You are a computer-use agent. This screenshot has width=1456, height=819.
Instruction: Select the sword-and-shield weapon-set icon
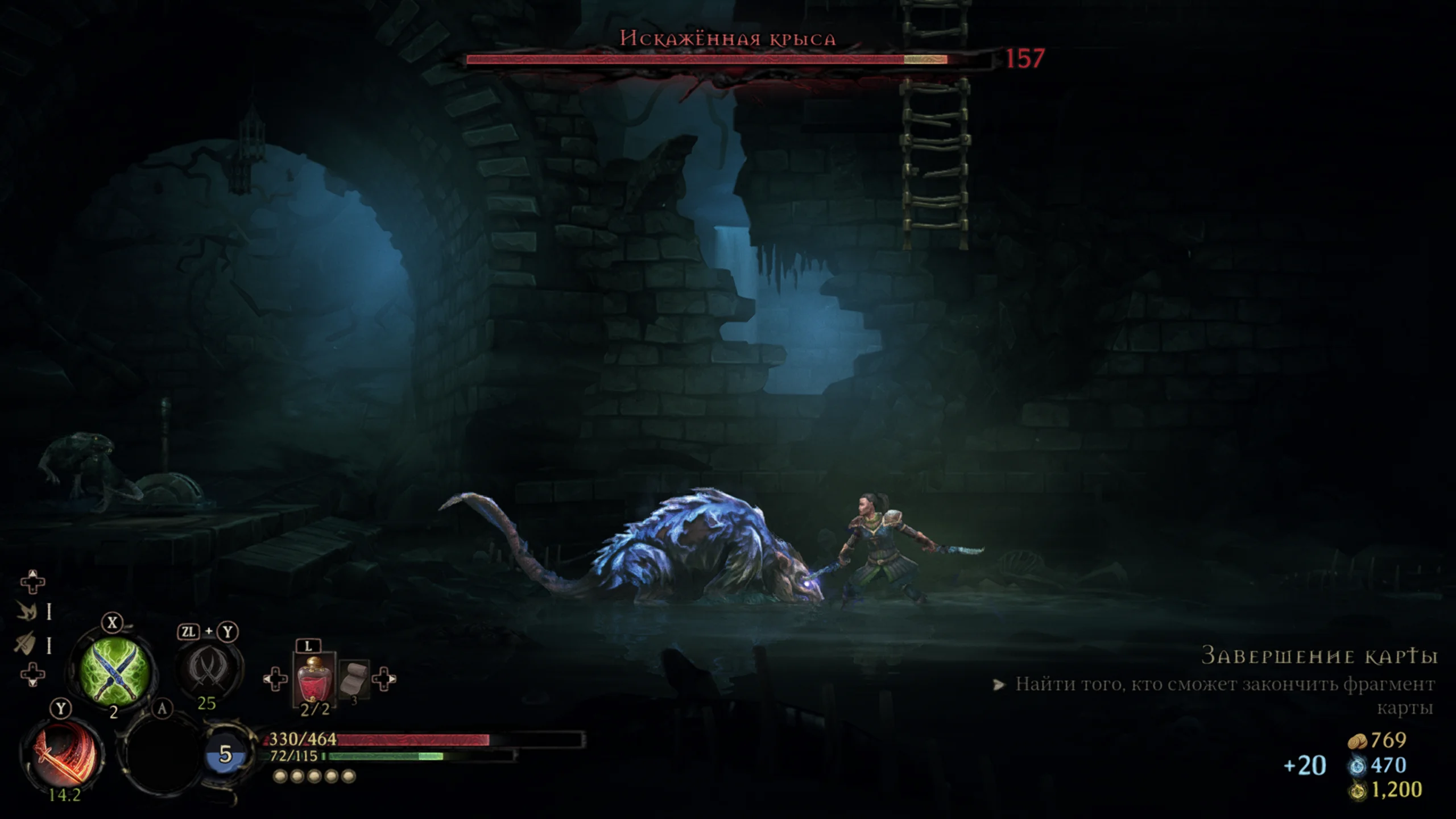coord(25,644)
